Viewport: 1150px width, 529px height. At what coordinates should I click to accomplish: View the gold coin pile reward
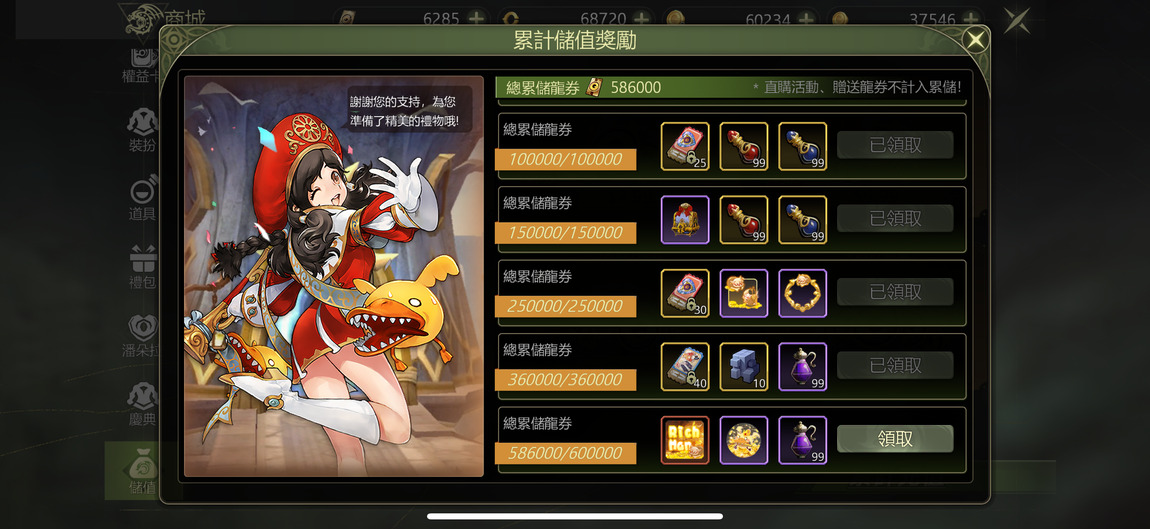(x=744, y=440)
